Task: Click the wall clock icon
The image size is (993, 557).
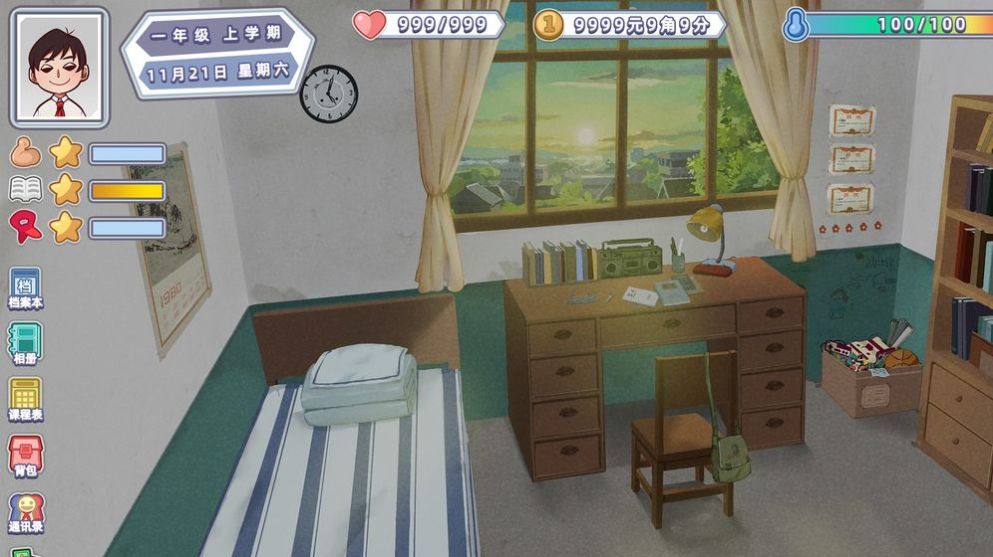Action: click(328, 94)
